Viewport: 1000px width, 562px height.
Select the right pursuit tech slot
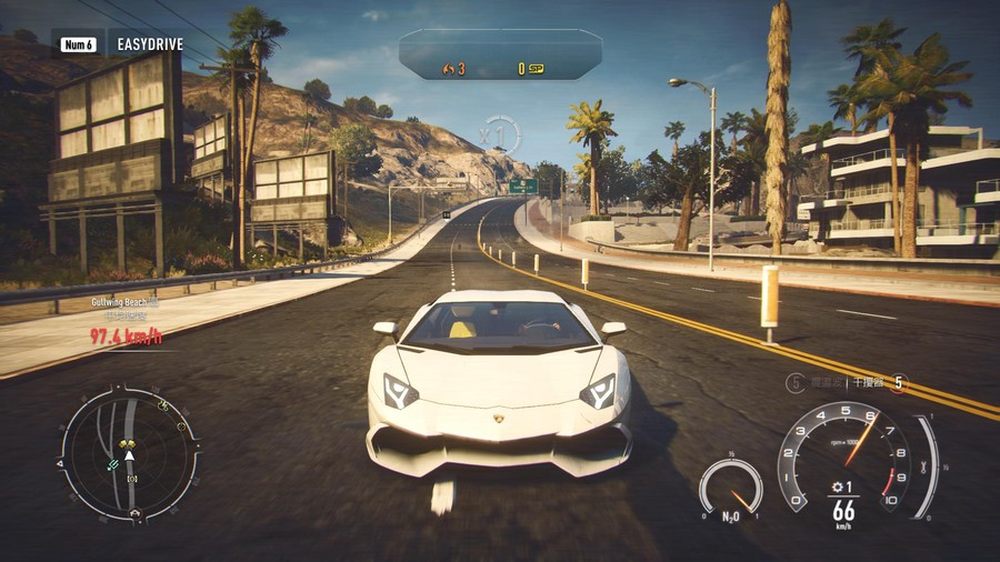pos(899,382)
